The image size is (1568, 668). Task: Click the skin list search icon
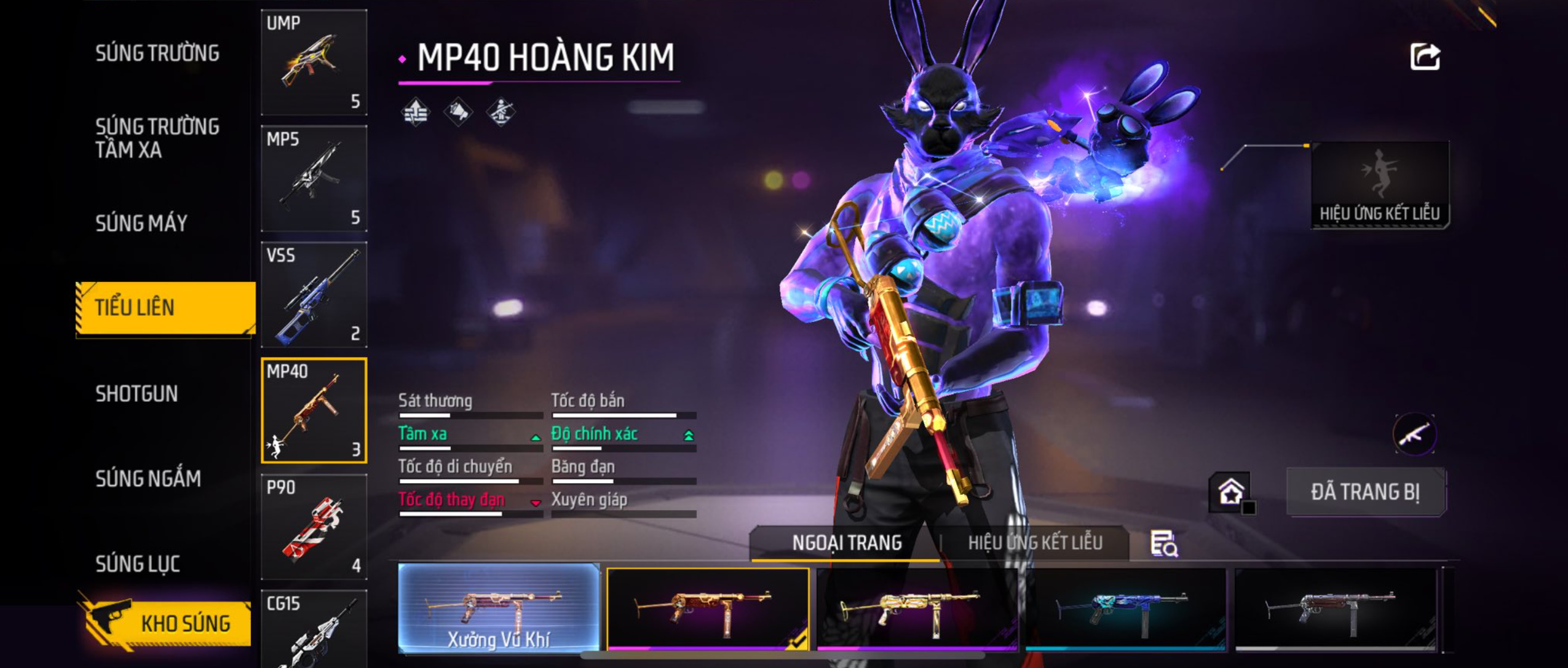[x=1163, y=544]
